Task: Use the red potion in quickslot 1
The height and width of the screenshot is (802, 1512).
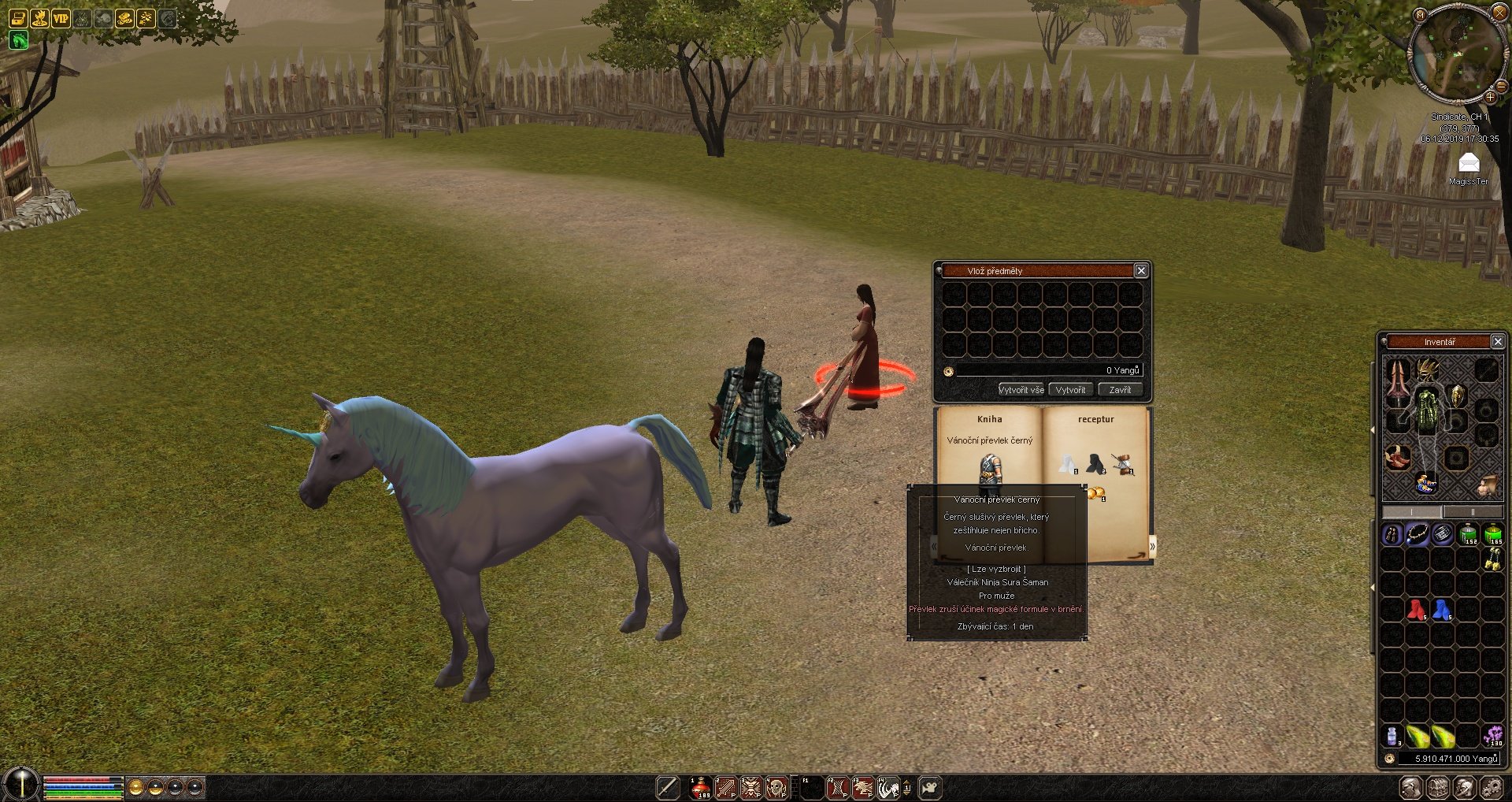Action: click(x=700, y=787)
